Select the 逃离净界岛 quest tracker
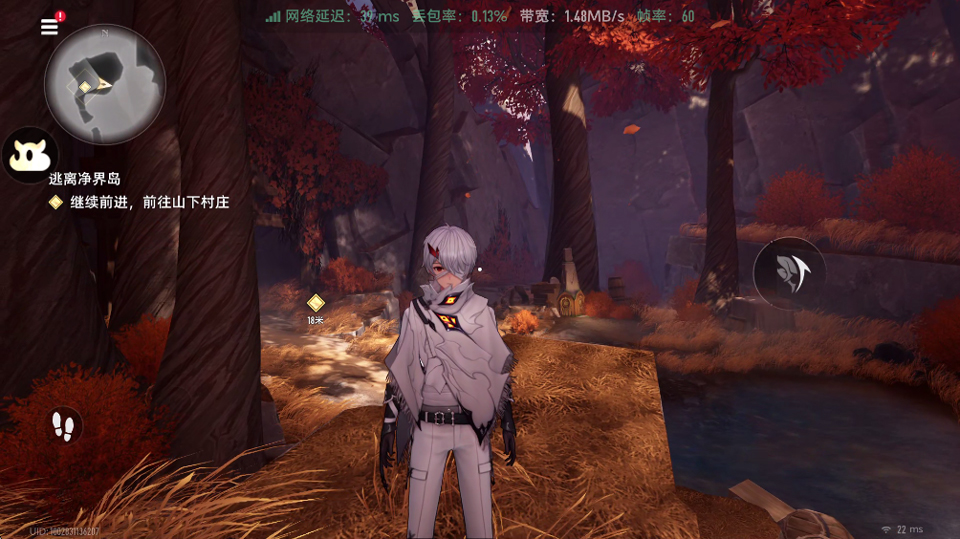 85,178
